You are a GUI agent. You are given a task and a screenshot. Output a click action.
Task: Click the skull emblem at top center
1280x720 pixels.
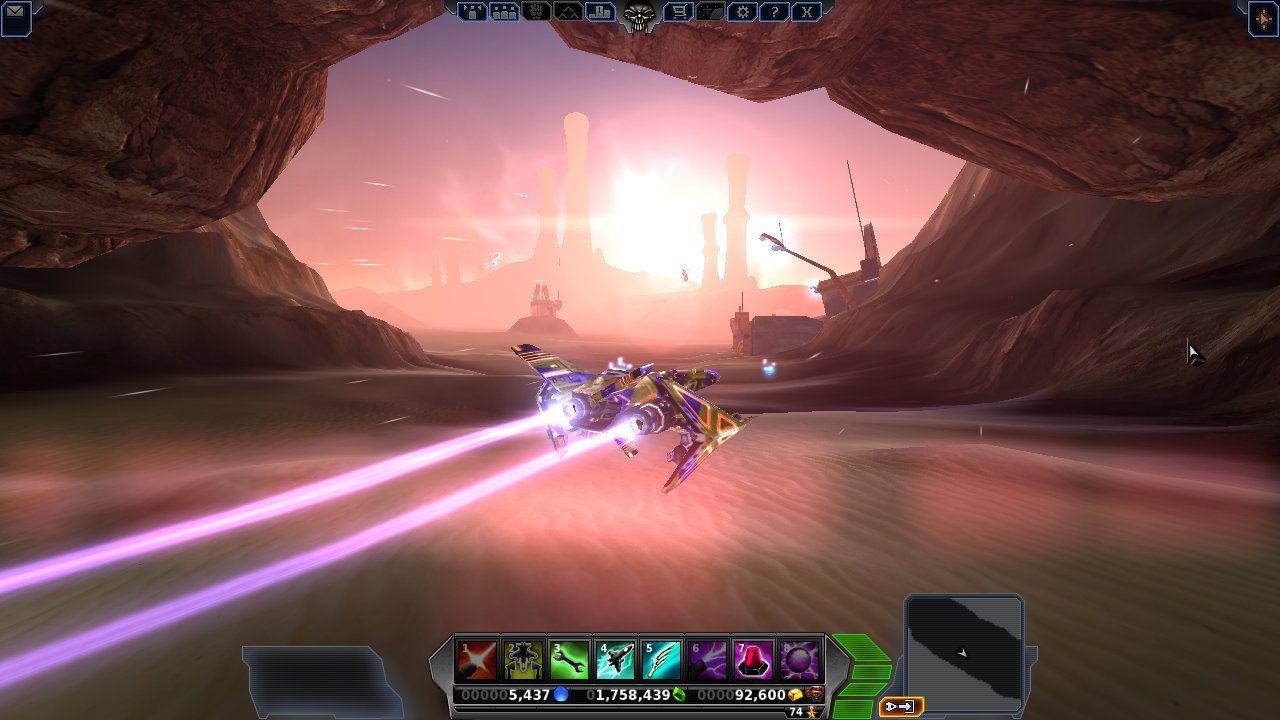pos(638,15)
